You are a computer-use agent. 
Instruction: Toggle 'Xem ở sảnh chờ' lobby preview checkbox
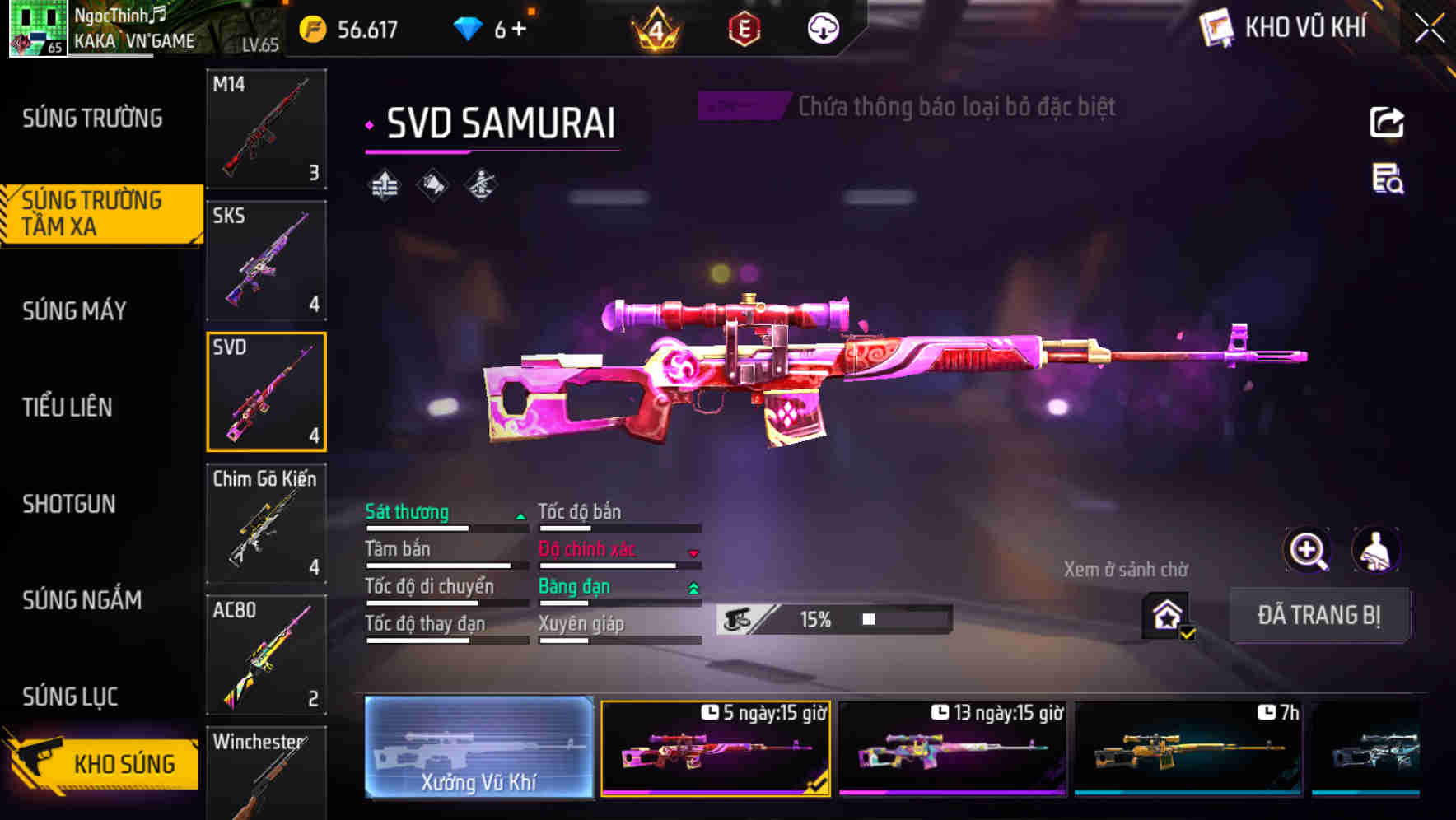(x=1165, y=614)
